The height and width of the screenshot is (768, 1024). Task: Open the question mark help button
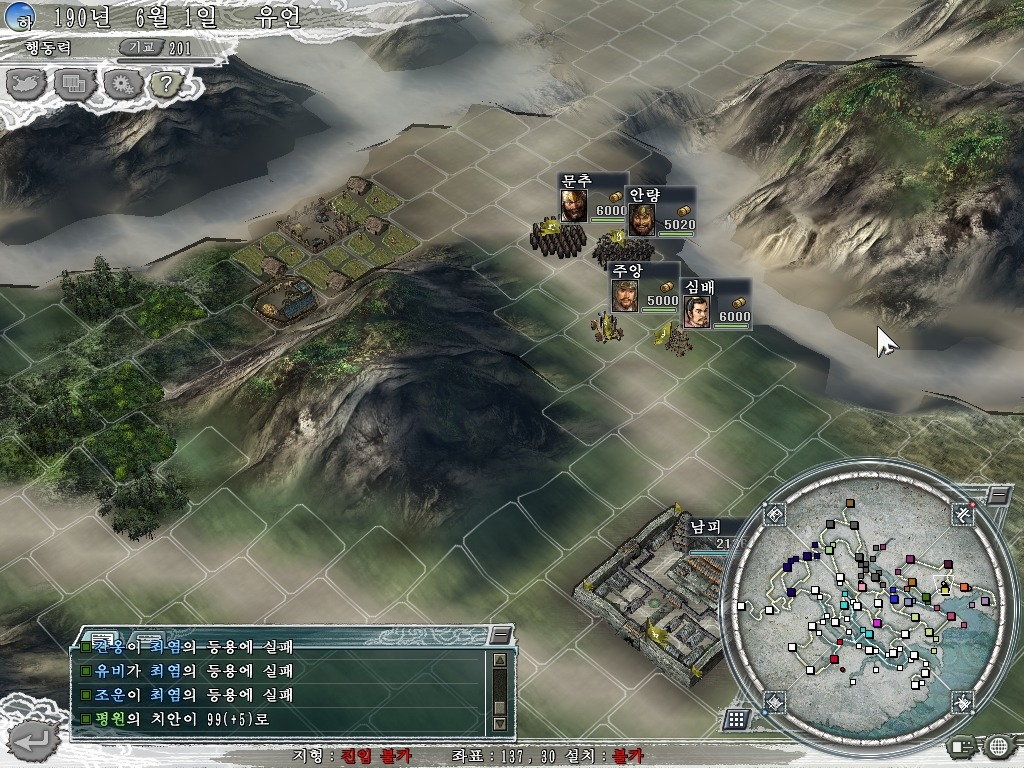164,83
